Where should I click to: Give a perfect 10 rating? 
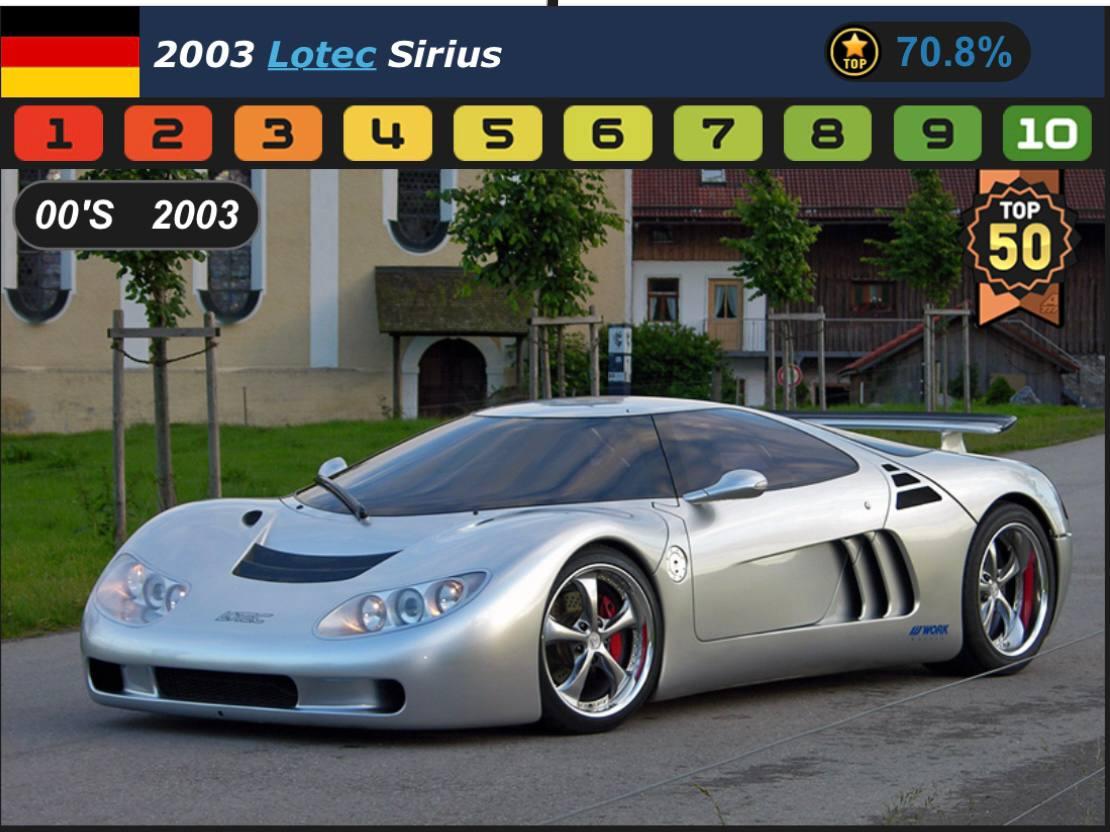click(1047, 134)
